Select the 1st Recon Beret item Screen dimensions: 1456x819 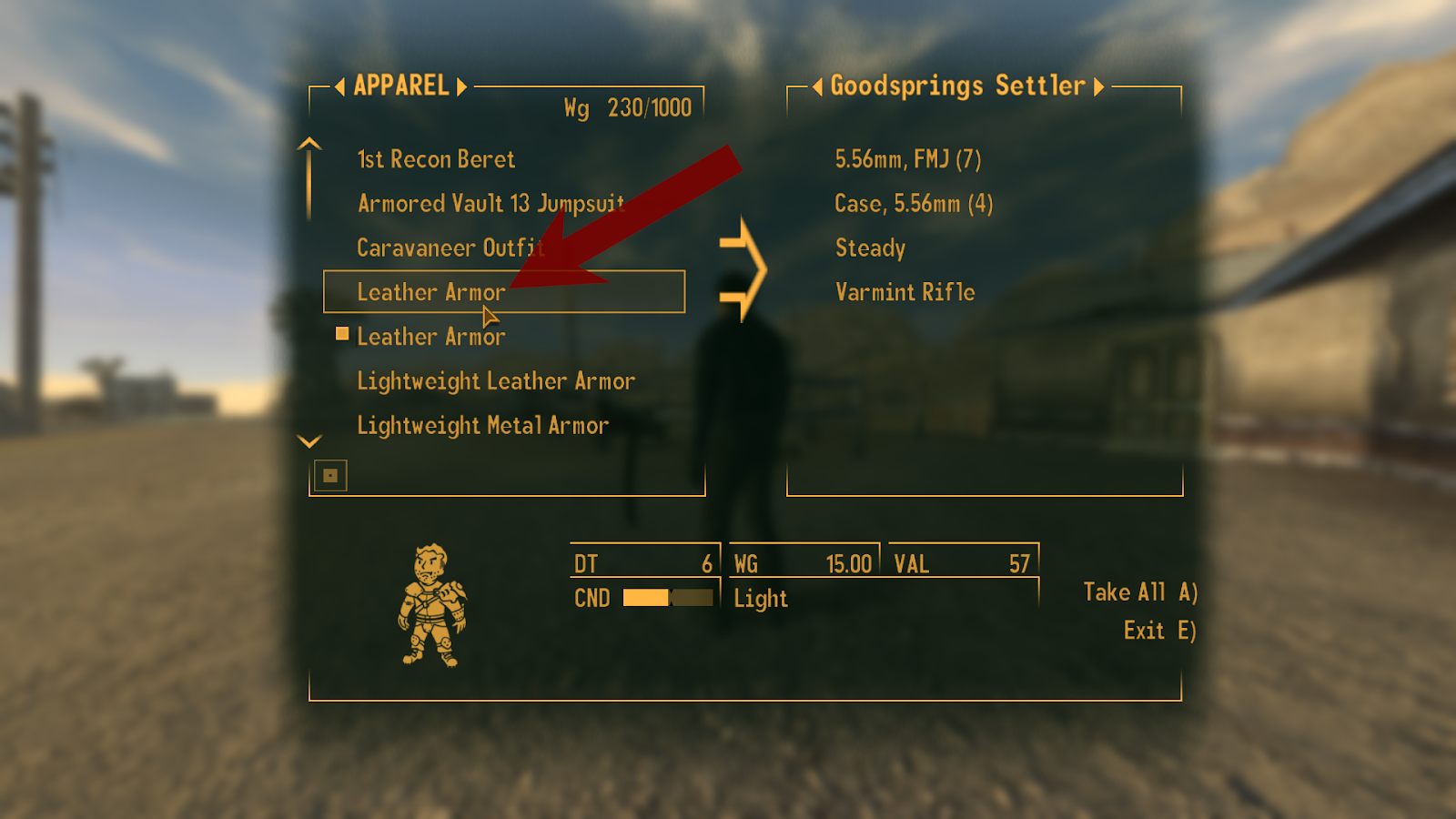coord(436,158)
